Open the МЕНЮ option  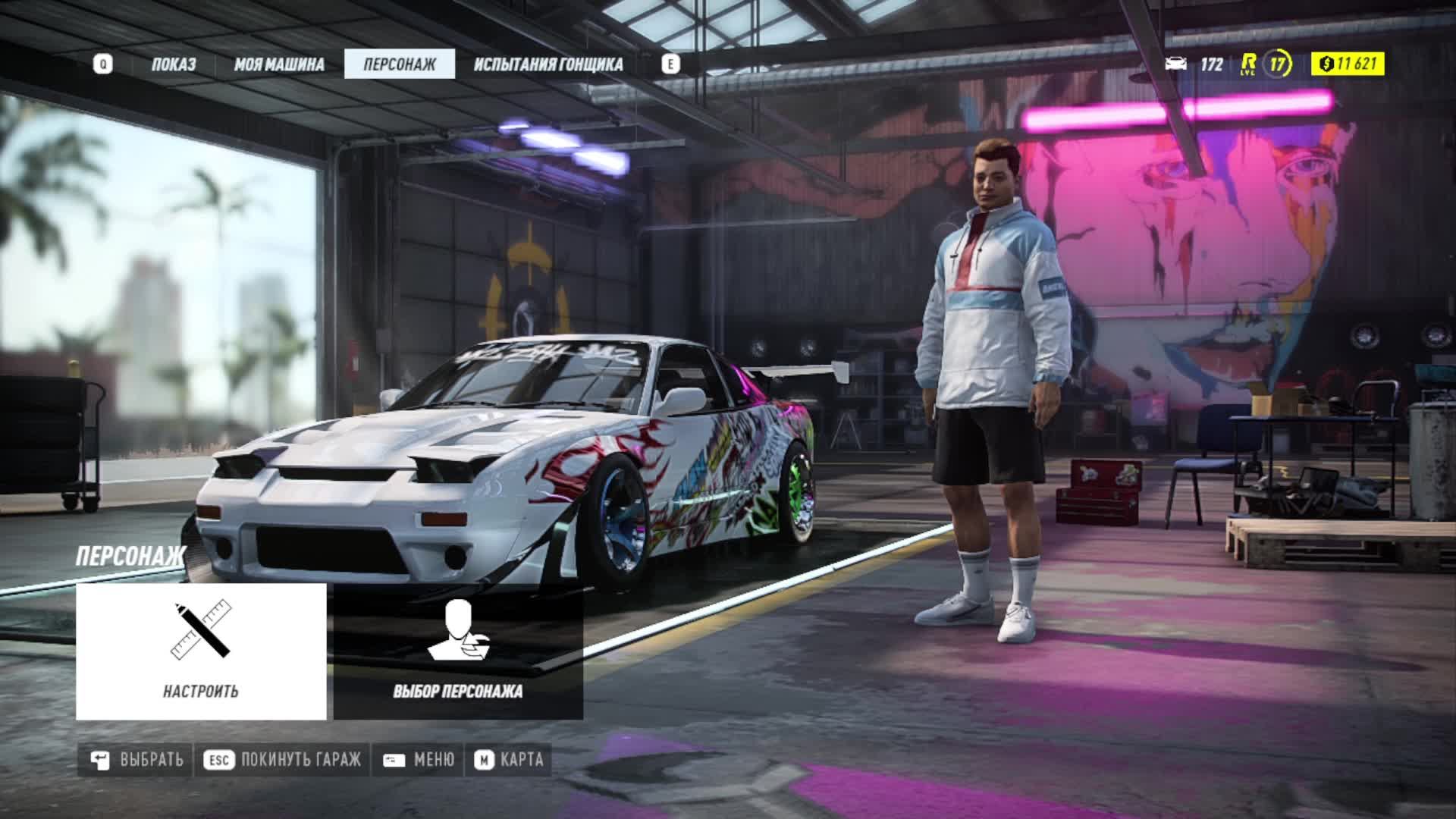coord(419,760)
